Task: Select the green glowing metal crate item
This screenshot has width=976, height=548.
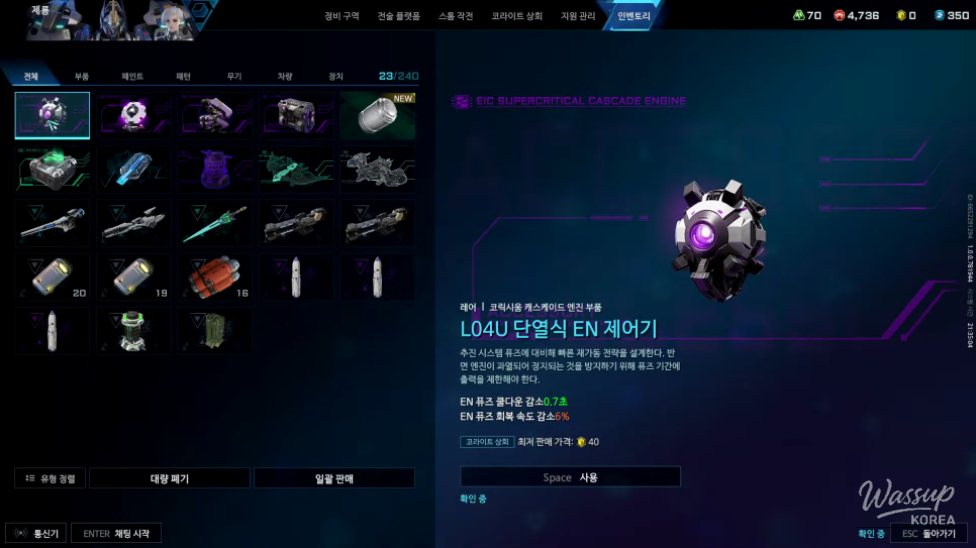Action: (52, 169)
